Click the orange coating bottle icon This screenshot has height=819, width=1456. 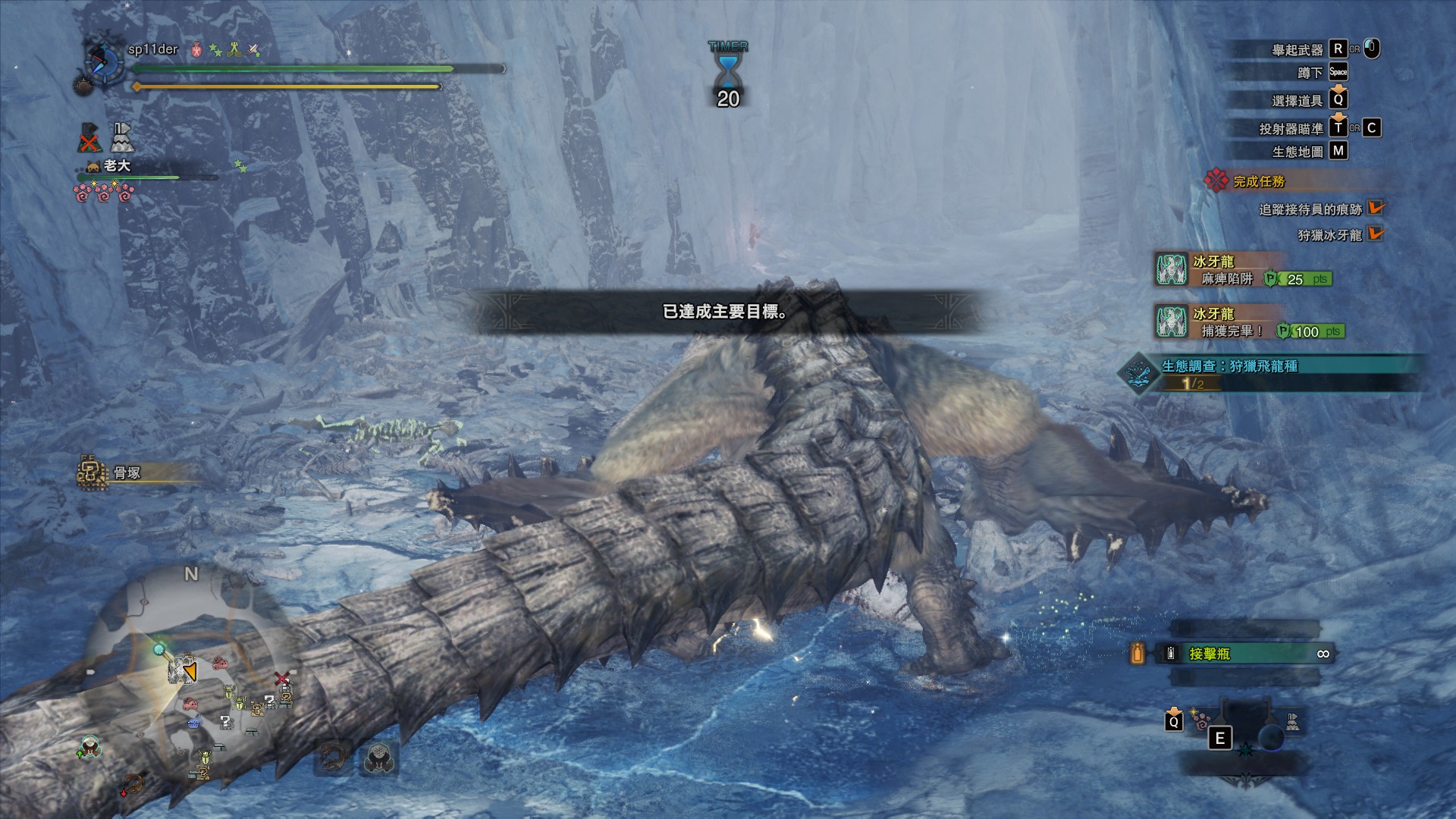pyautogui.click(x=1137, y=654)
